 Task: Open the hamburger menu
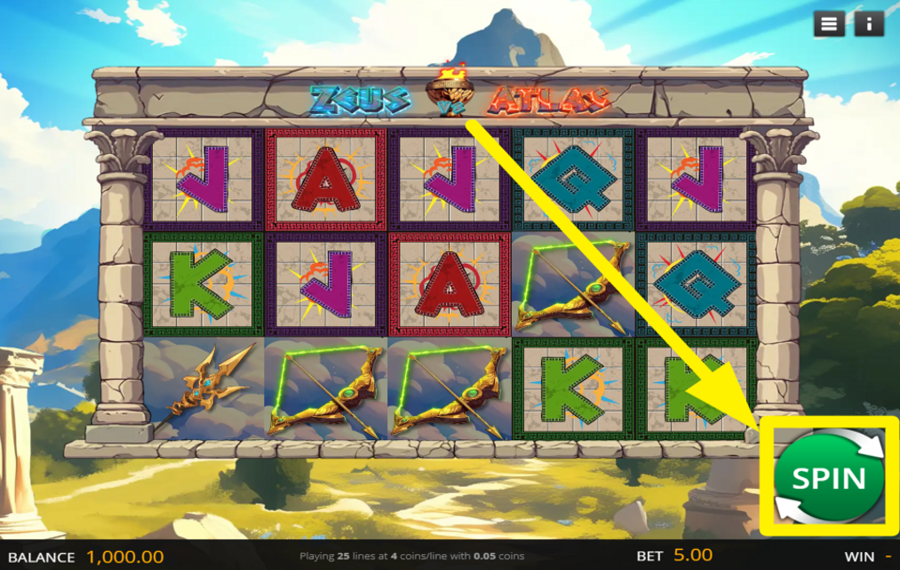coord(829,24)
